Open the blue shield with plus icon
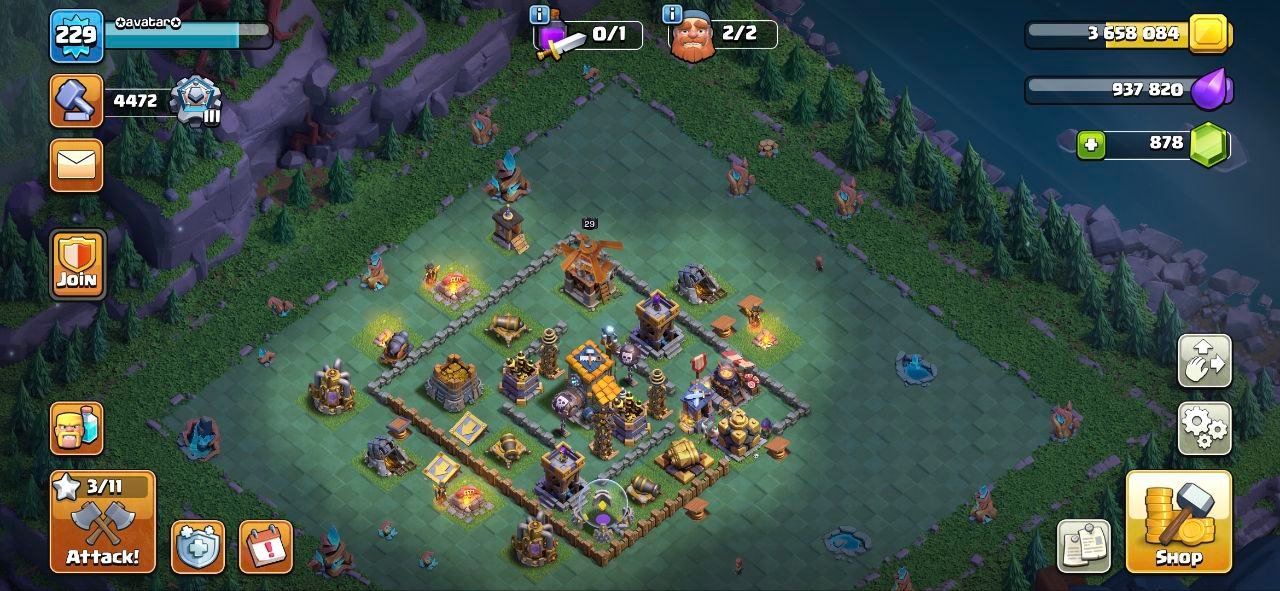Screen dimensions: 1280x591 [x=197, y=547]
